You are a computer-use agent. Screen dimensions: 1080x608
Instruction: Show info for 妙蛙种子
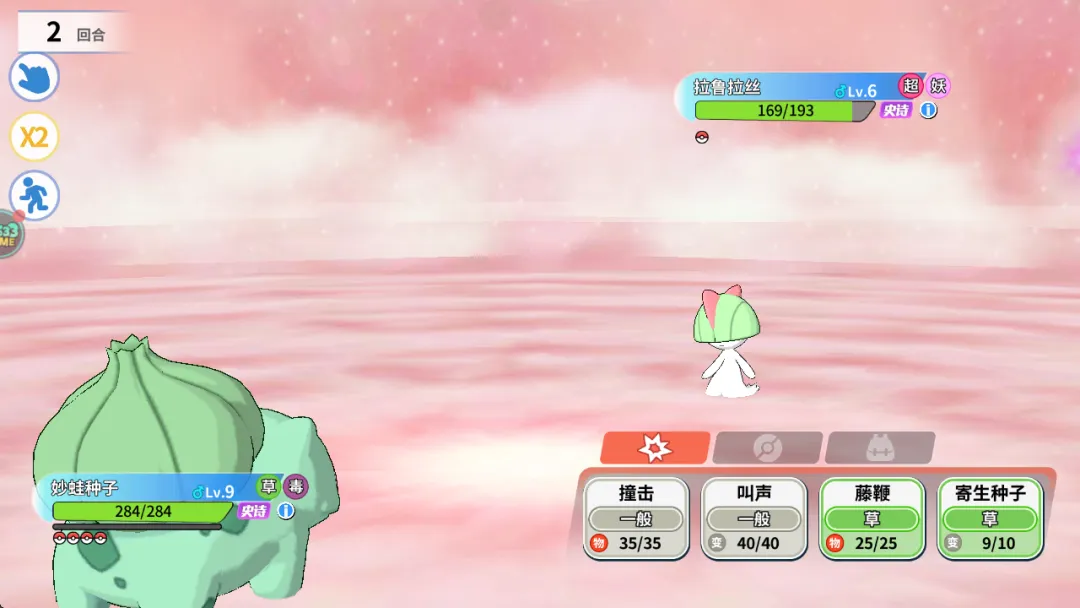pyautogui.click(x=286, y=511)
